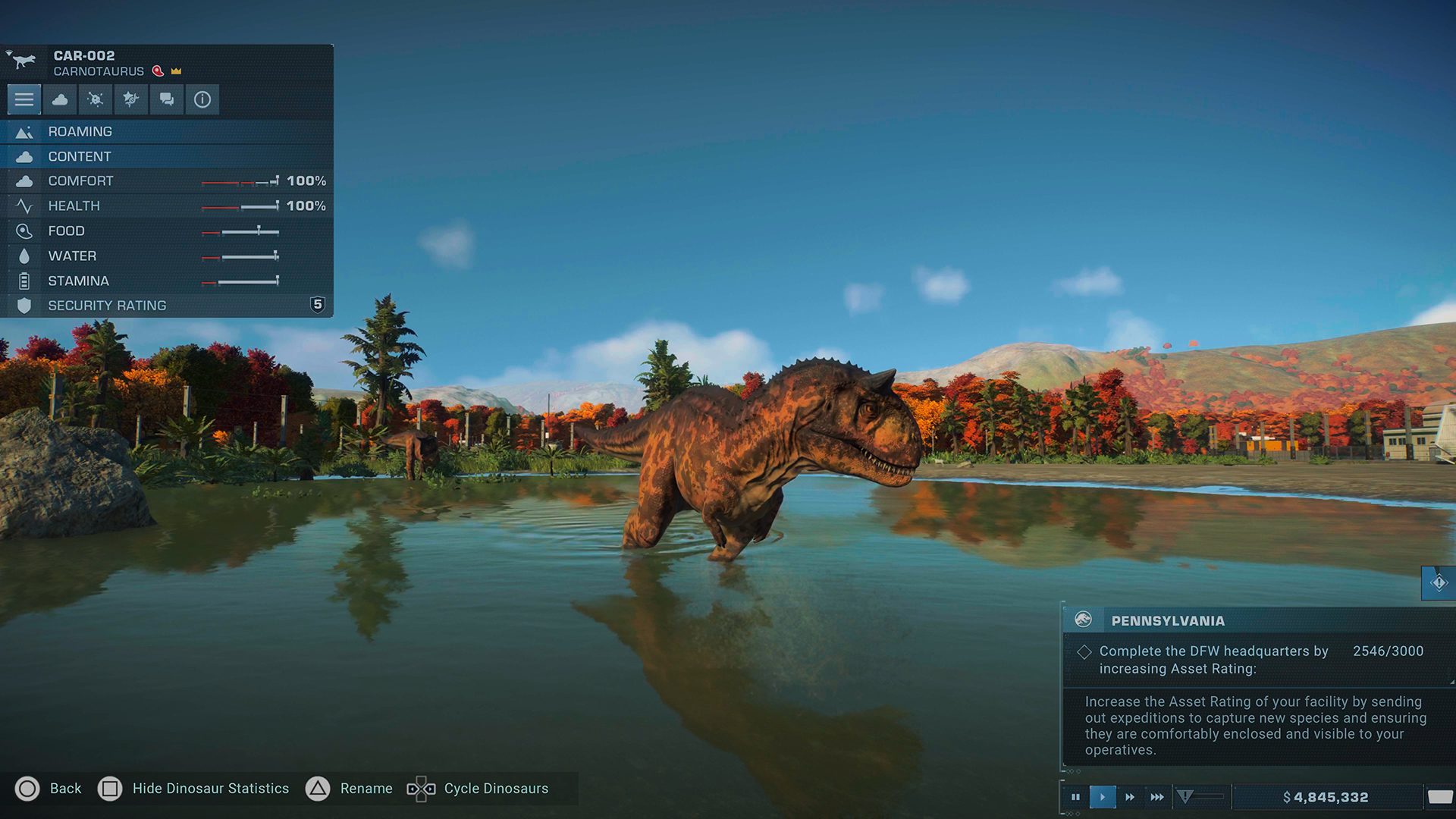Pause the game simulation
This screenshot has width=1456, height=819.
pyautogui.click(x=1076, y=795)
